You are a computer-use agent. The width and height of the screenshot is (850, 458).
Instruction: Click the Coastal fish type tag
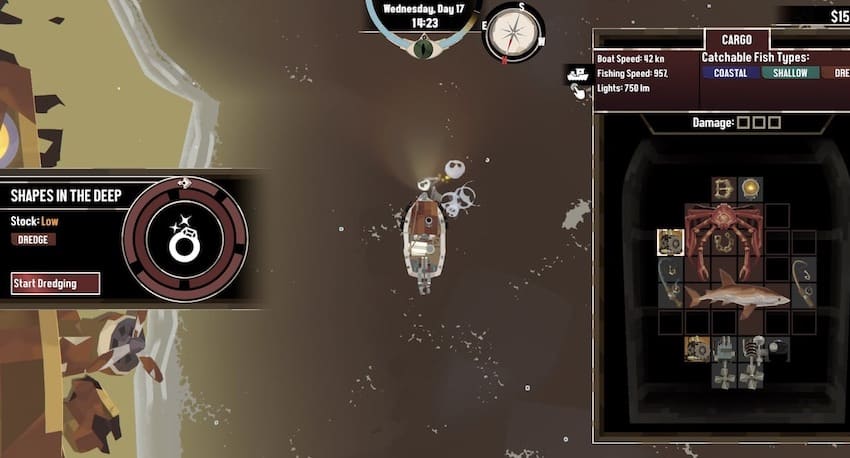tap(730, 73)
